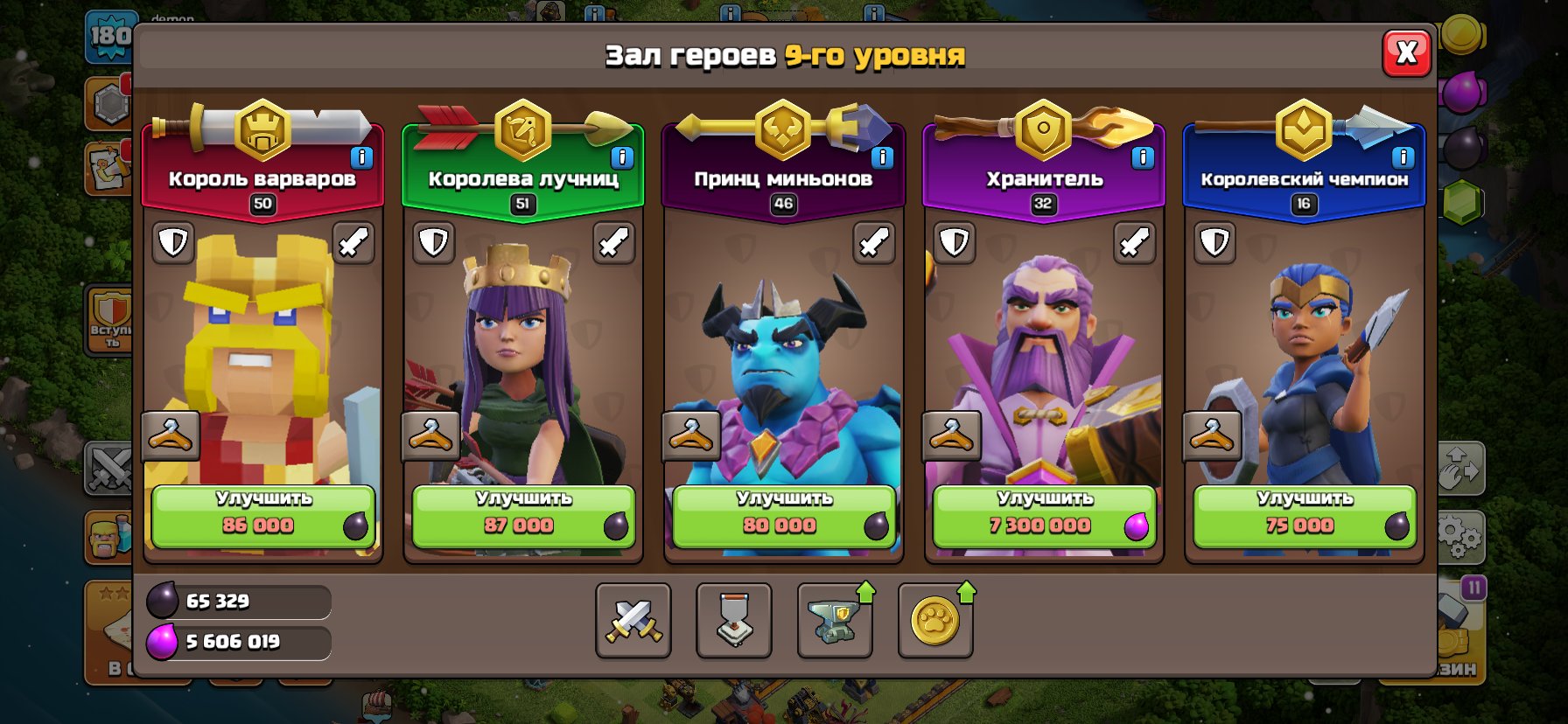The height and width of the screenshot is (724, 1568).
Task: Select shield equipment slot on Король варваров
Action: pos(175,242)
